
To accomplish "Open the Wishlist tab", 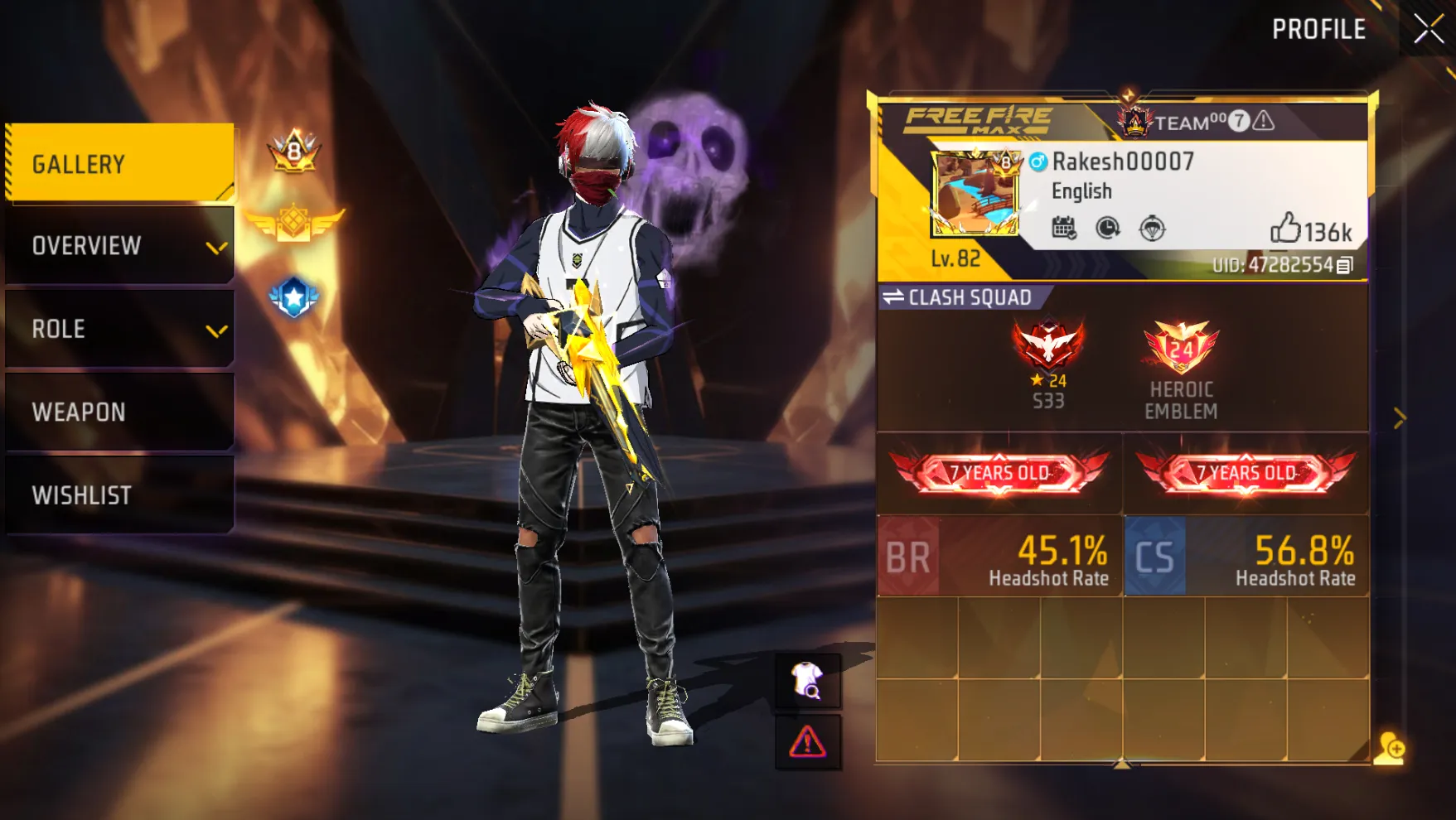I will click(120, 494).
